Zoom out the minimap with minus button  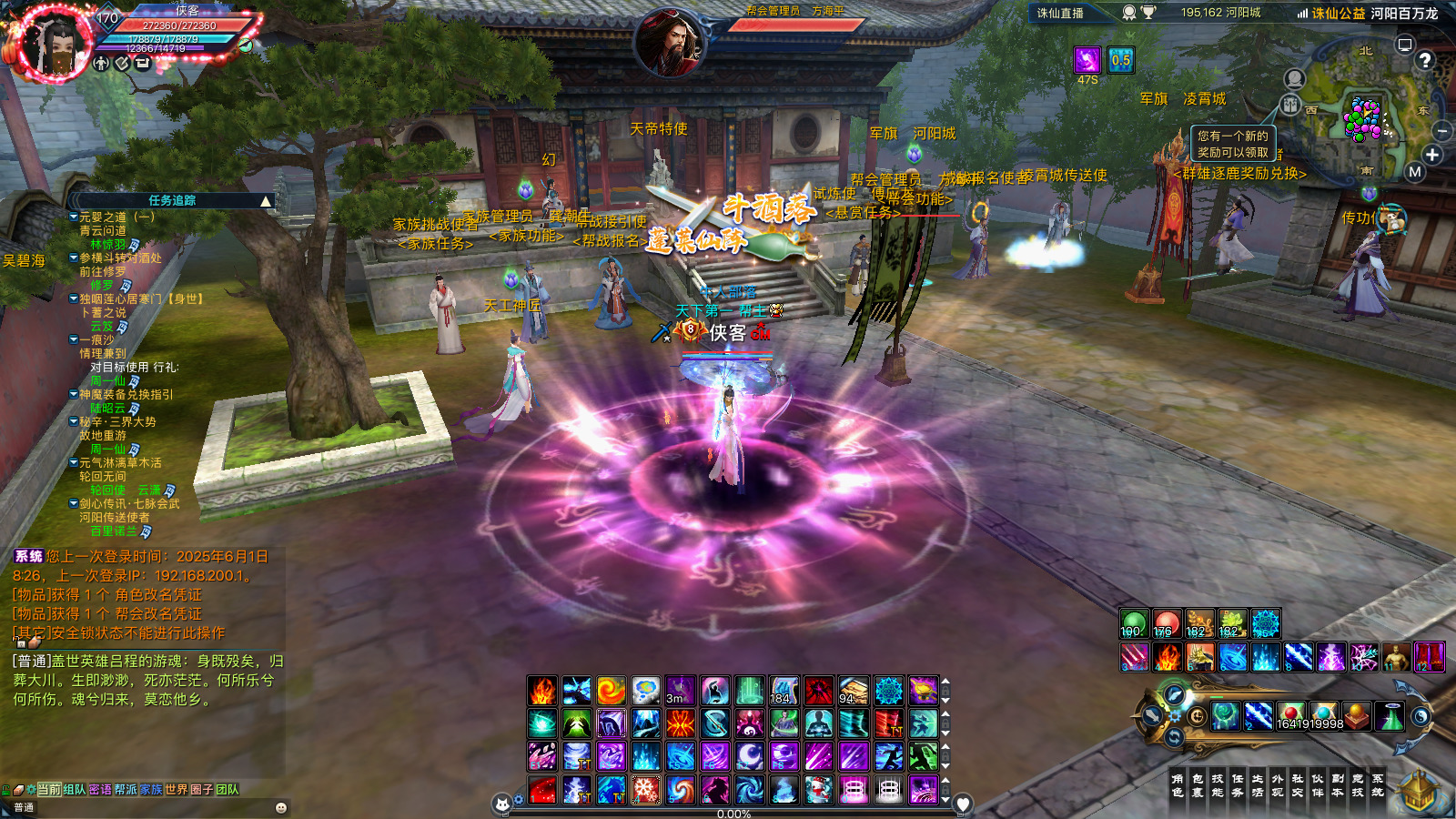coord(1441,132)
